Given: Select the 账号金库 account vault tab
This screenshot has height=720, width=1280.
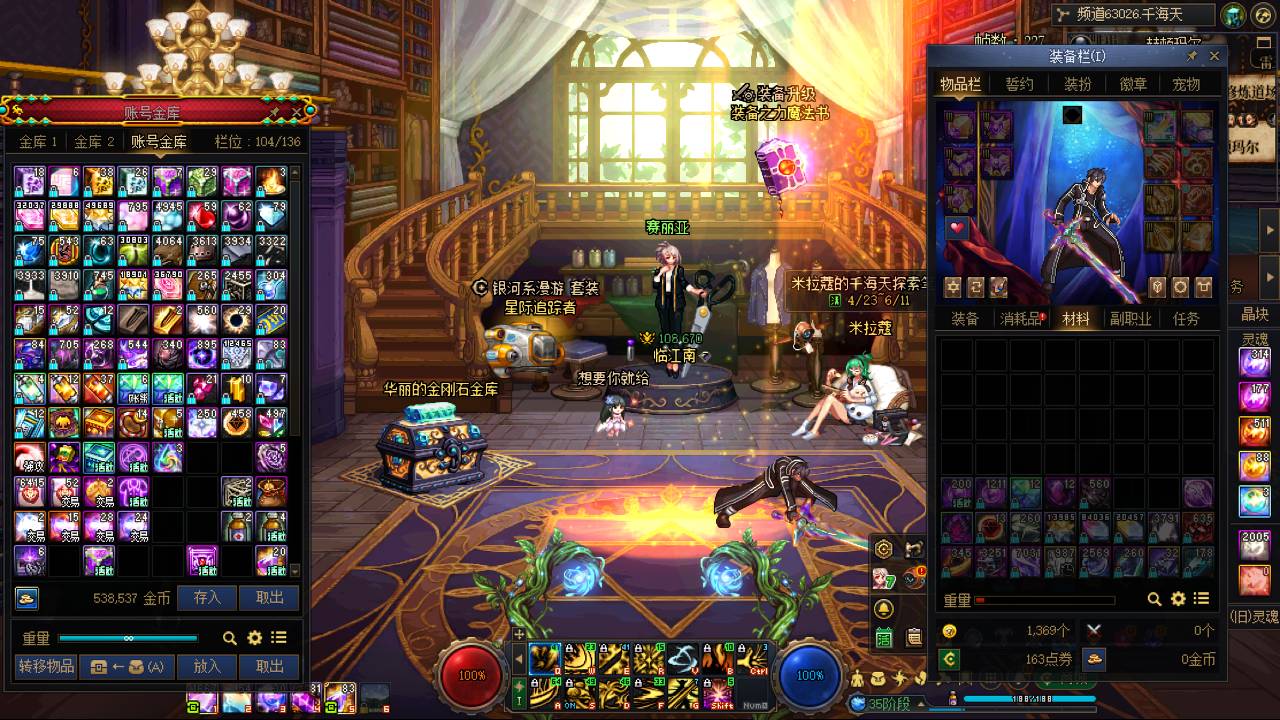Looking at the screenshot, I should point(159,142).
